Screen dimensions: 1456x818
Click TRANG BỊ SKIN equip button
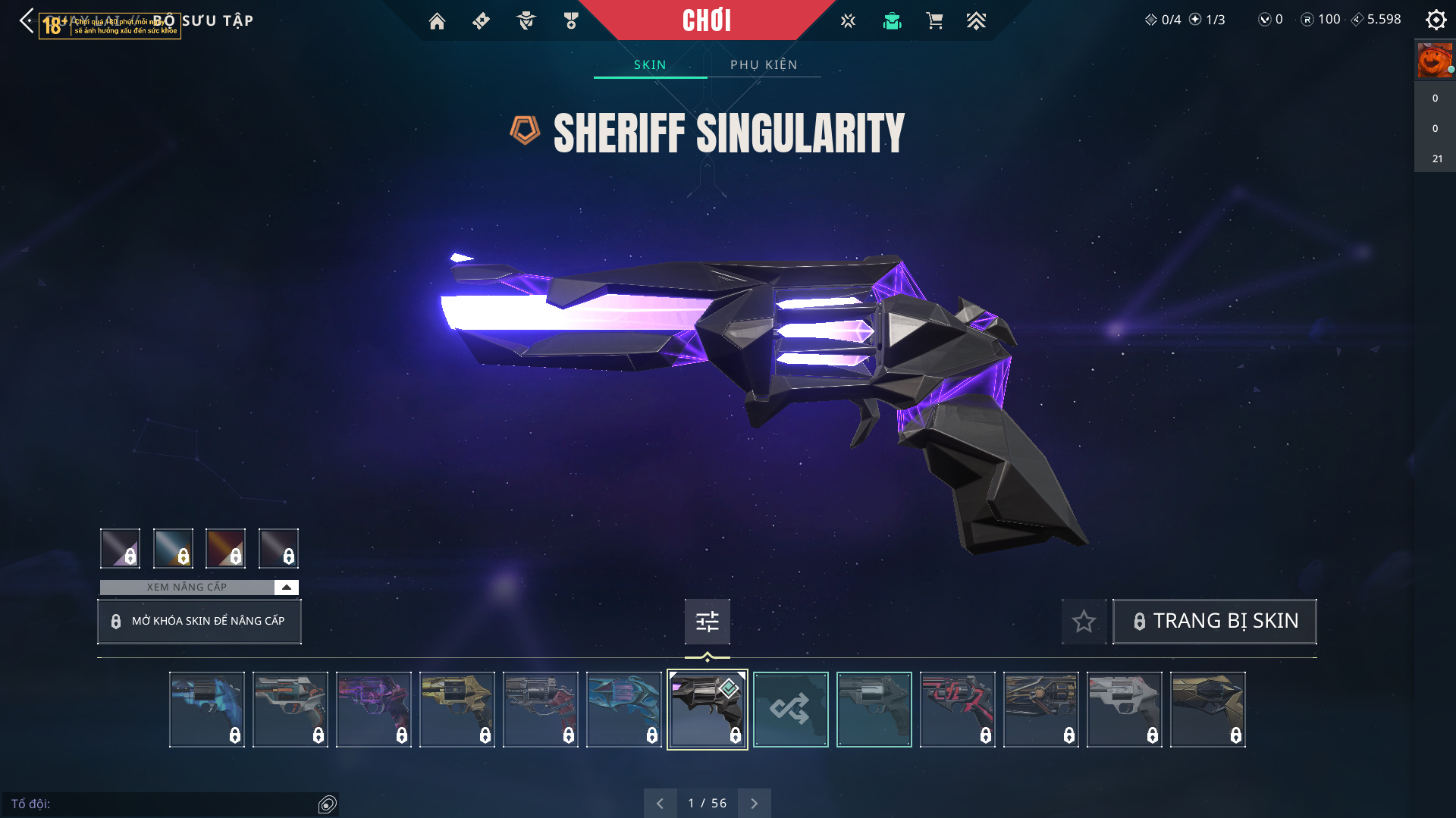1214,621
